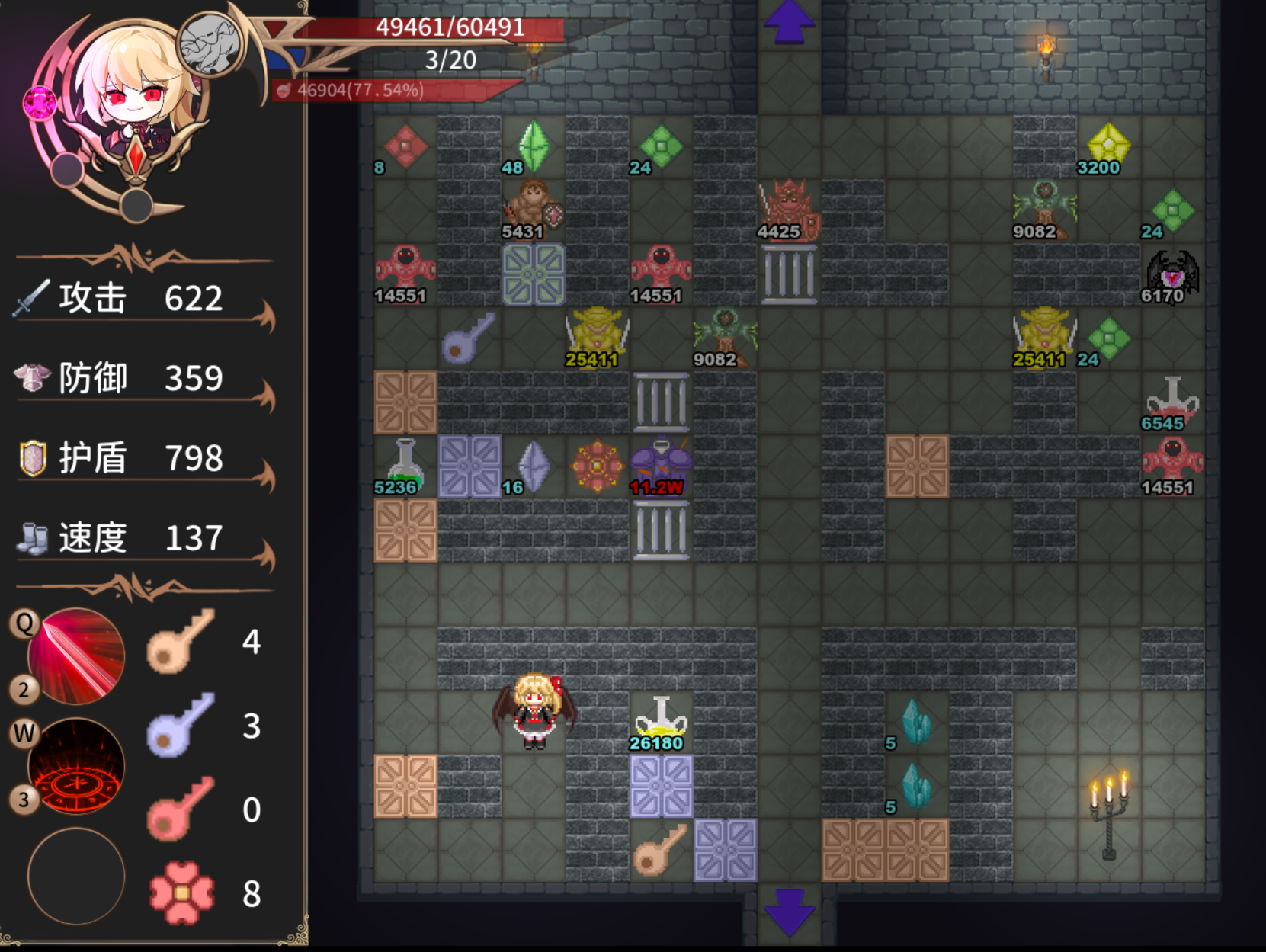Activate the Q red sword slash skill
This screenshot has height=952, width=1266.
pos(75,656)
